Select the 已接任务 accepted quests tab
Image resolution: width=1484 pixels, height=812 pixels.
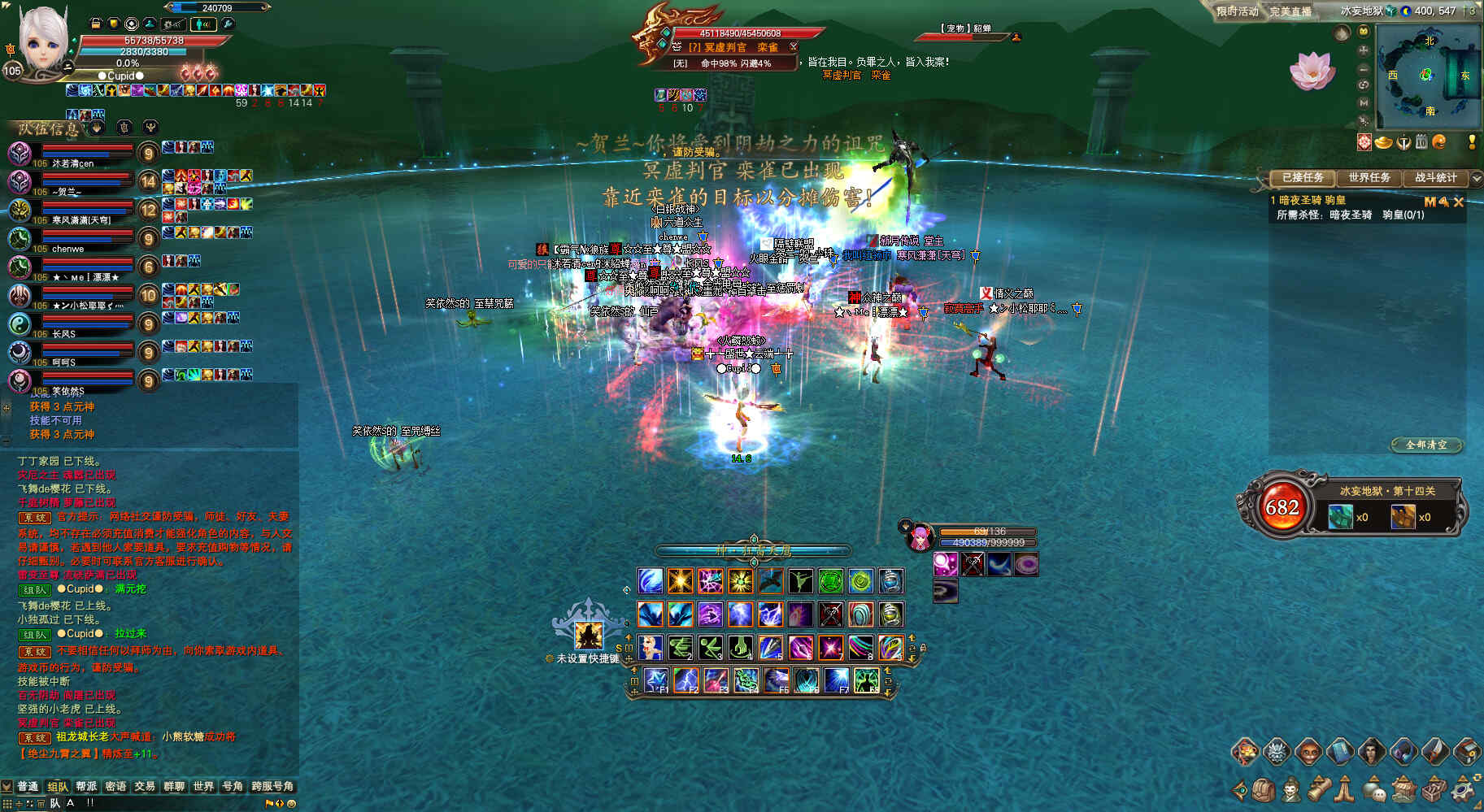click(x=1303, y=178)
